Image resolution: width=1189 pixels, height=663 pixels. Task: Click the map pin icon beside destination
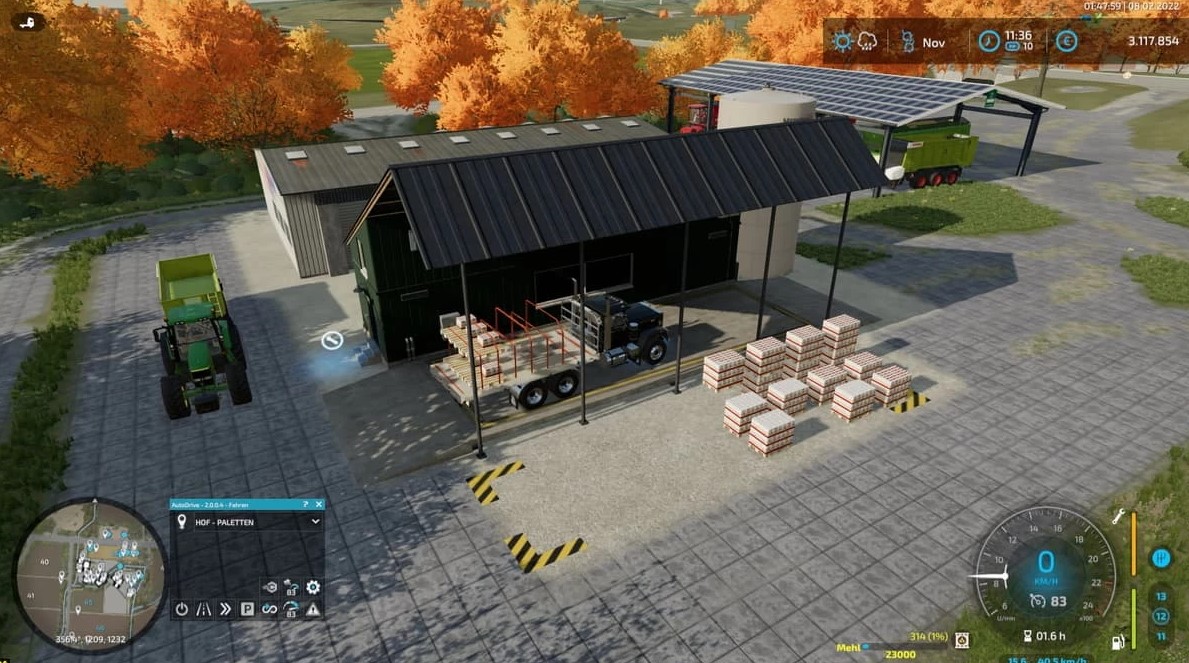coord(182,522)
